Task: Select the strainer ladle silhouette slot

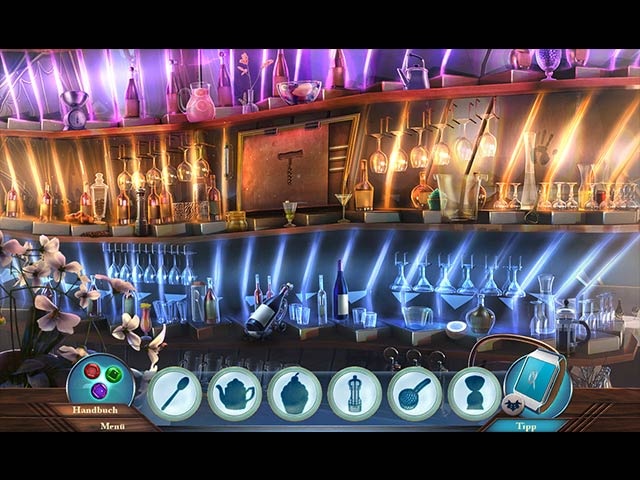Action: coord(414,393)
